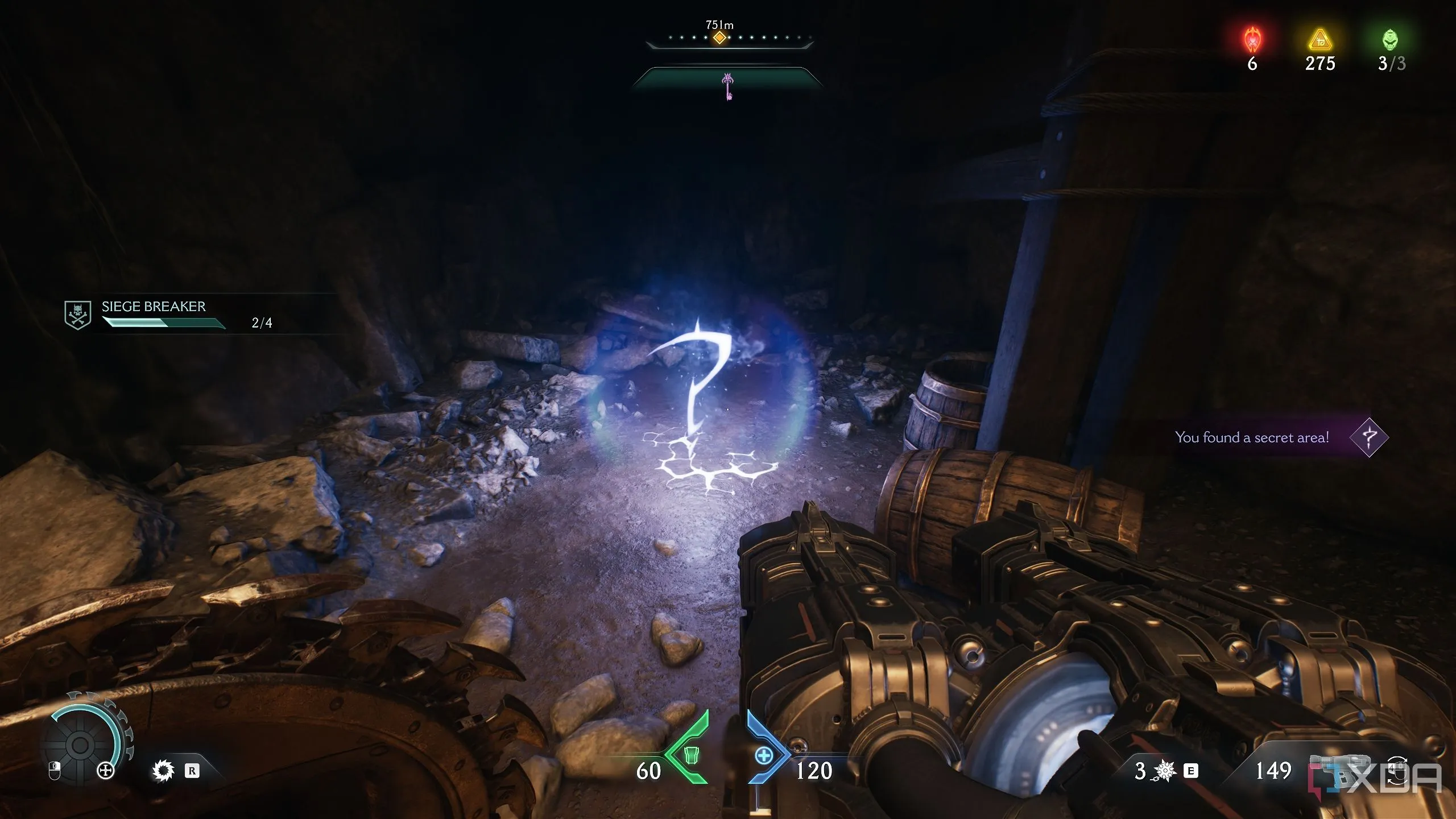1456x819 pixels.
Task: Select the green skull life sigil icon
Action: (1390, 40)
